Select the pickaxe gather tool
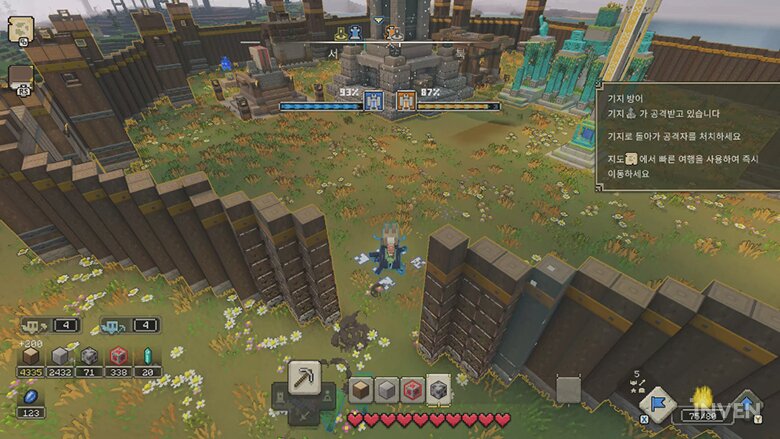The width and height of the screenshot is (780, 439). [x=304, y=378]
